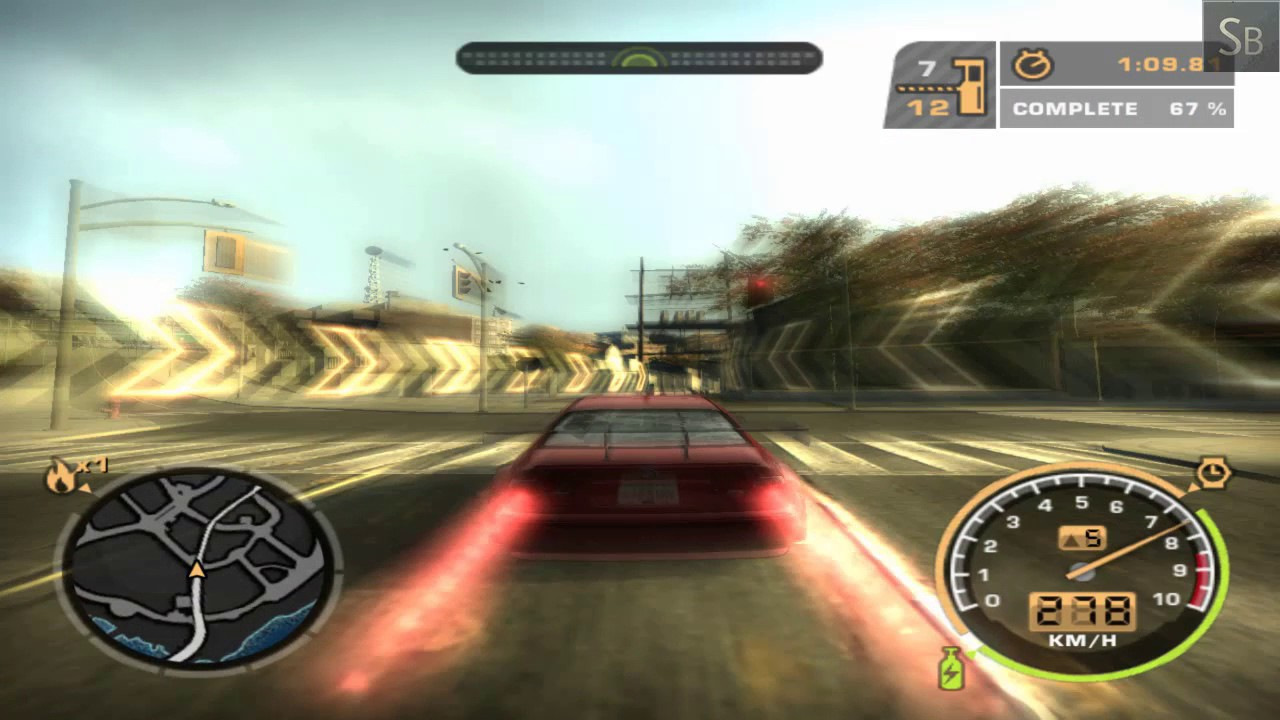The image size is (1280, 720).
Task: Click the police radar detector bar
Action: pos(639,58)
